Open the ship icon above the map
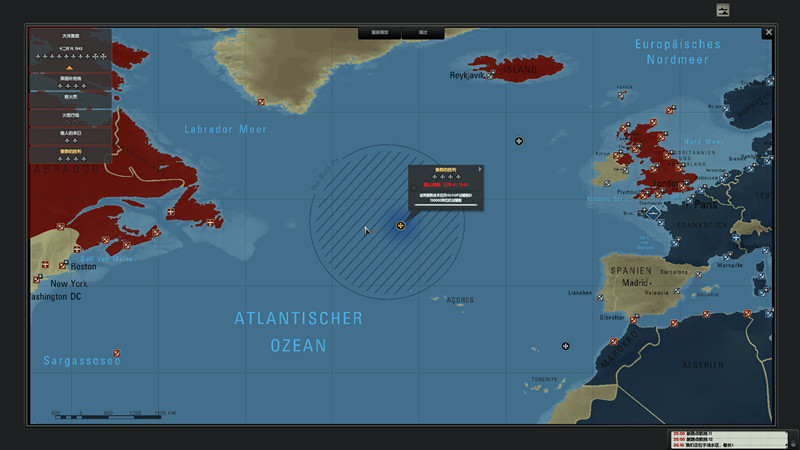Viewport: 800px width, 450px height. (724, 10)
